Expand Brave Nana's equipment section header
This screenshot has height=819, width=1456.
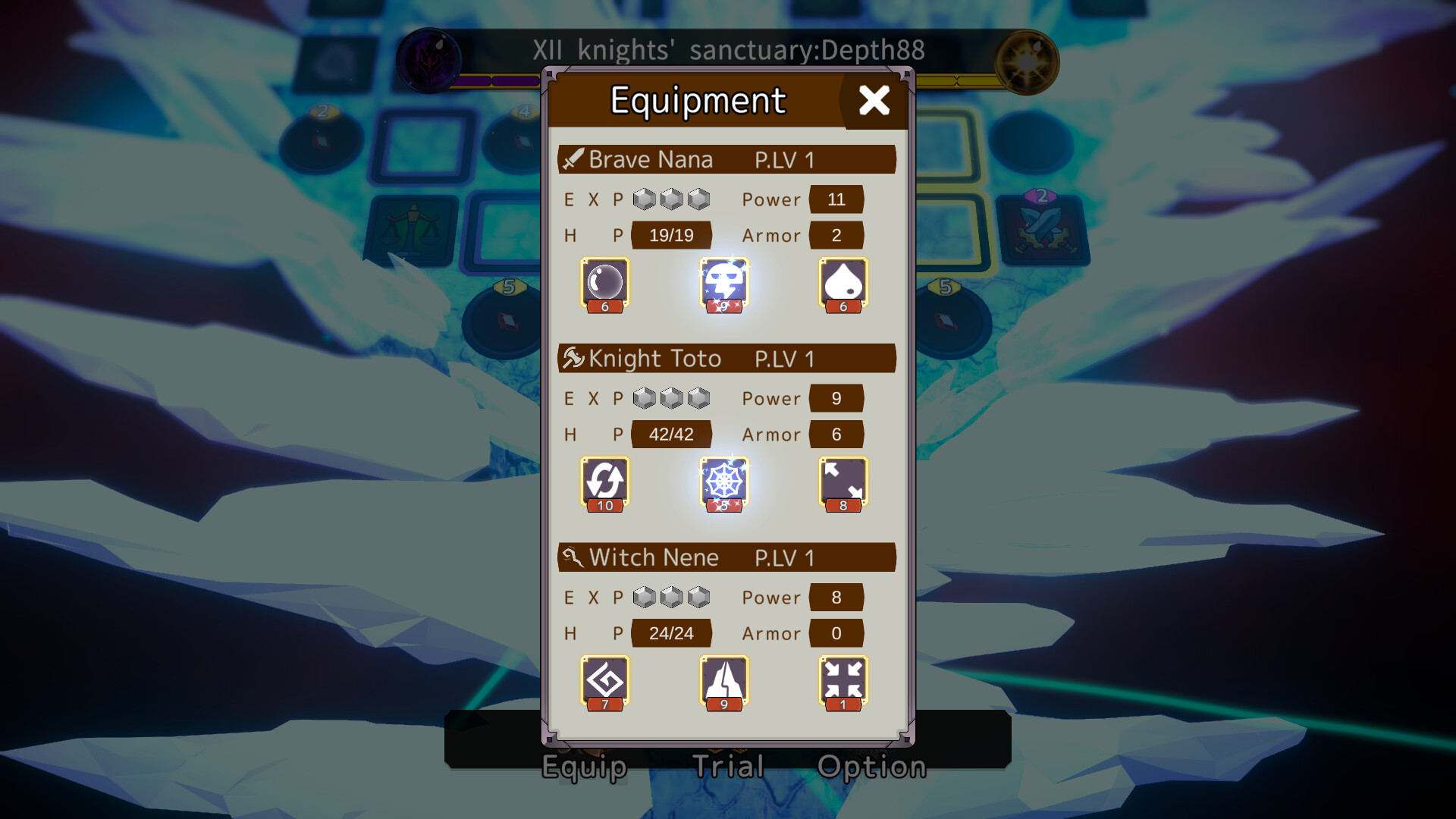click(x=726, y=159)
